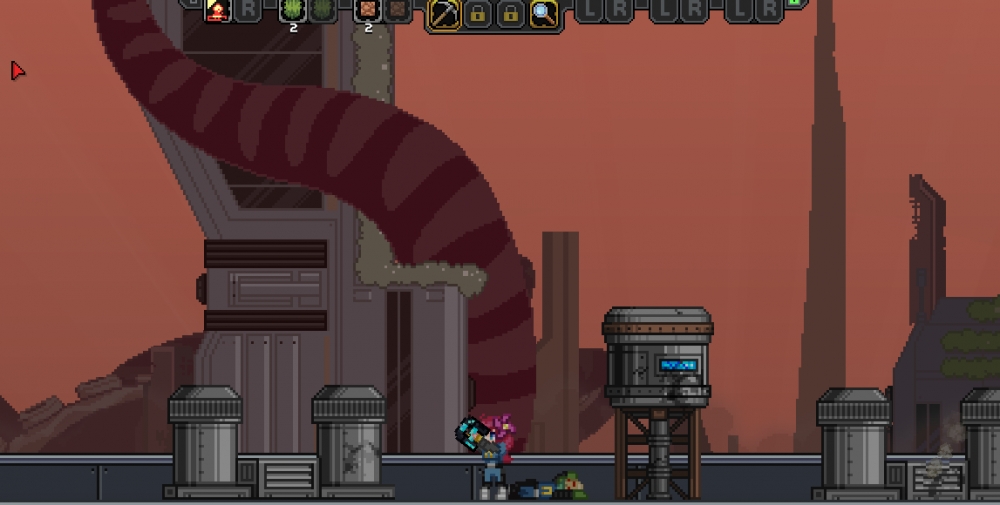Select the red flame item hotbar slot

click(x=217, y=11)
